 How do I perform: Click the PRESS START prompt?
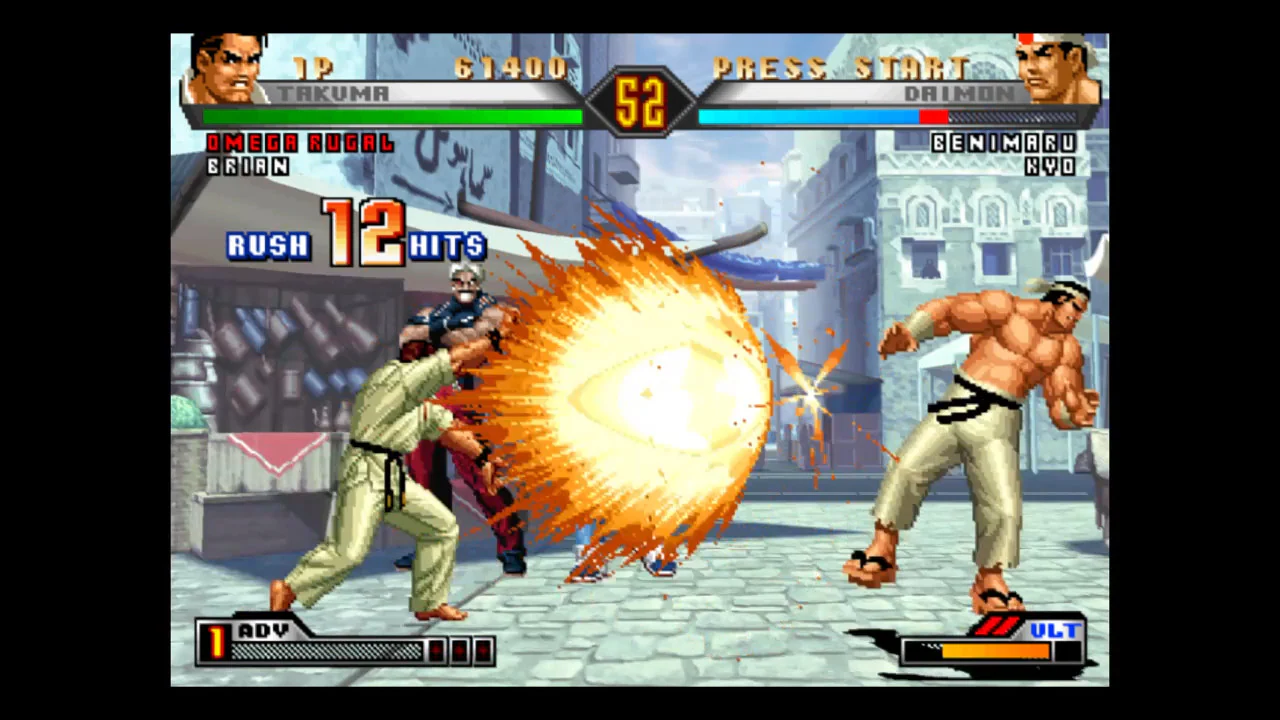840,68
